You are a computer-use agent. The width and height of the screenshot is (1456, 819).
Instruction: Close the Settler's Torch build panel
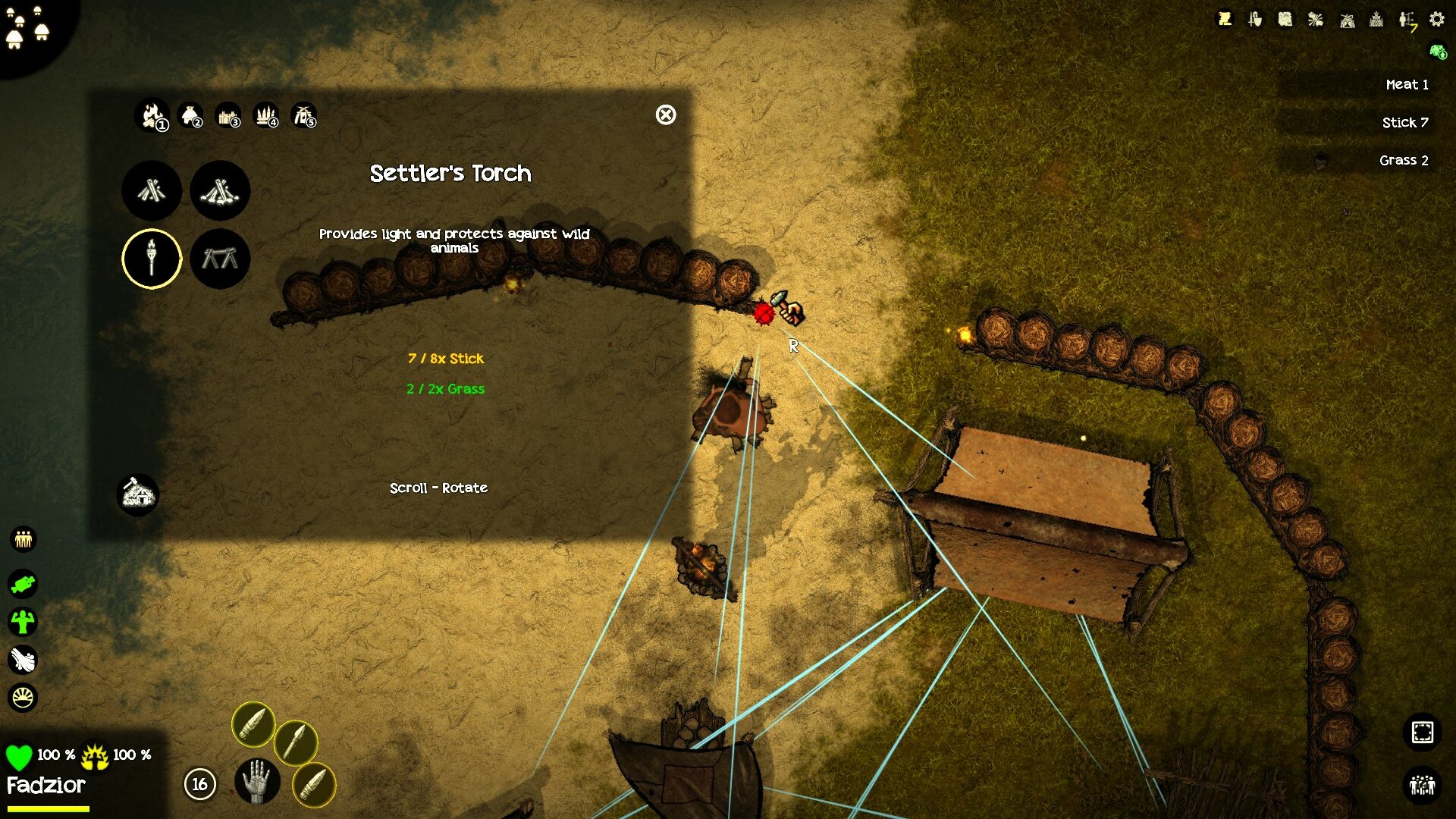tap(666, 115)
